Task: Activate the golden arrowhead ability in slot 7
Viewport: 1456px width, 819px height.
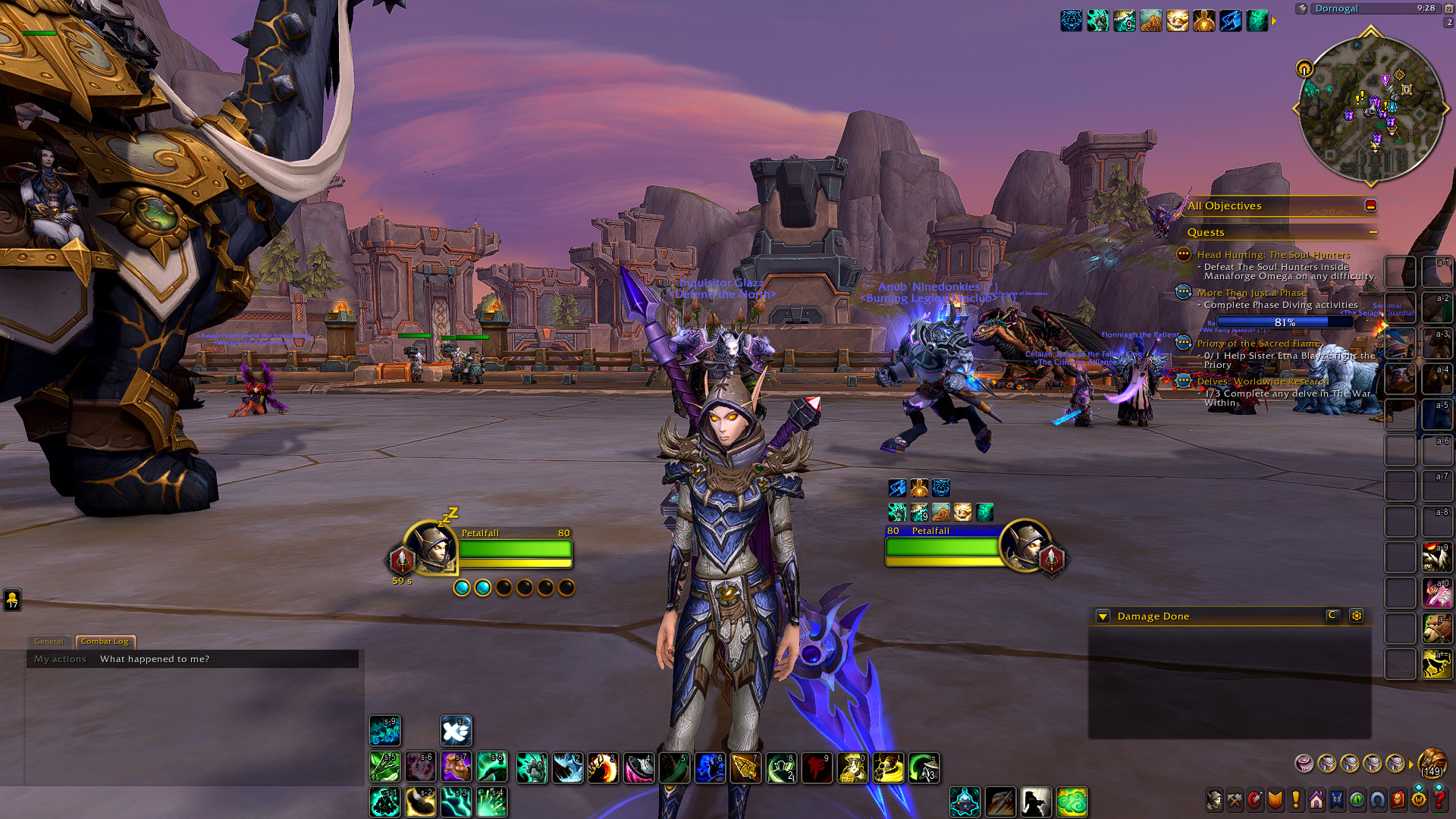Action: 745,767
